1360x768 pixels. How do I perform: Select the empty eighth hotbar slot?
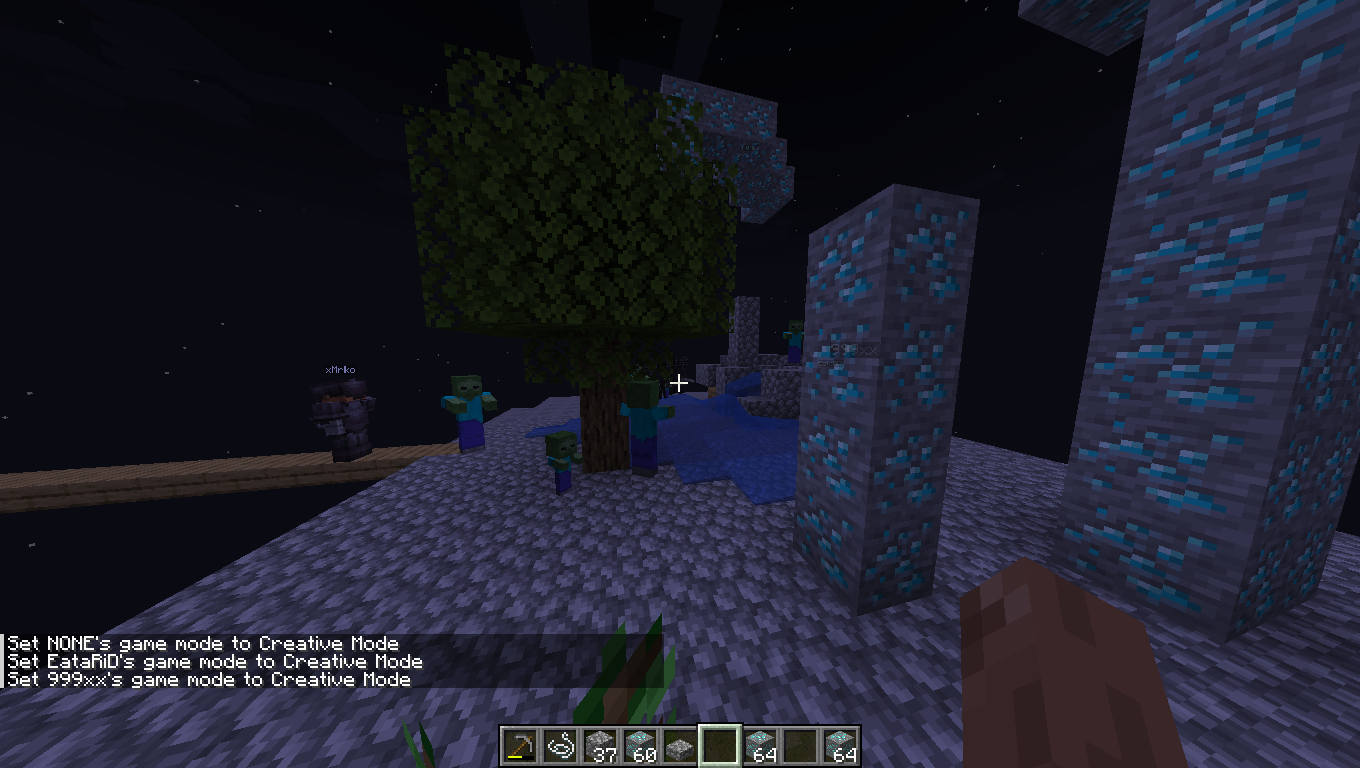point(801,747)
